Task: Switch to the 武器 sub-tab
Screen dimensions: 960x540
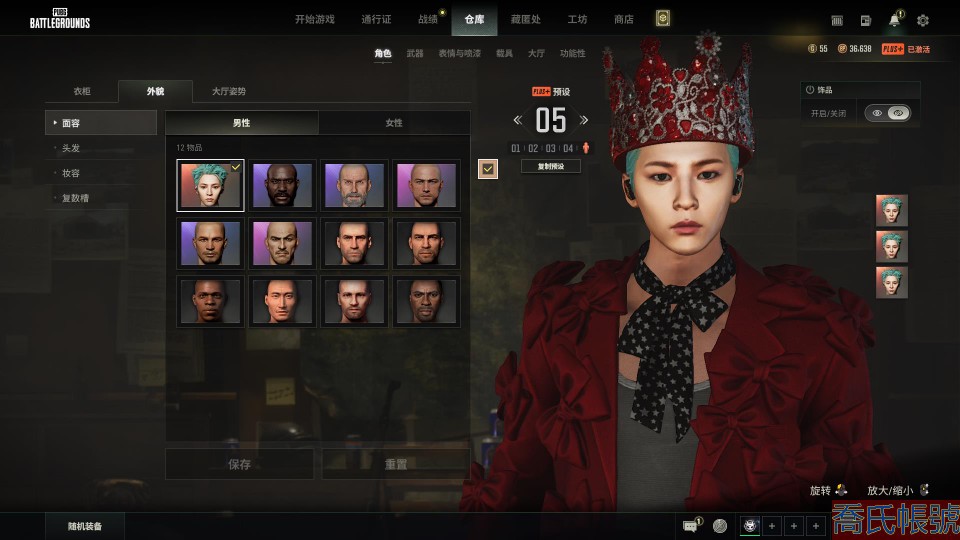Action: [x=415, y=53]
